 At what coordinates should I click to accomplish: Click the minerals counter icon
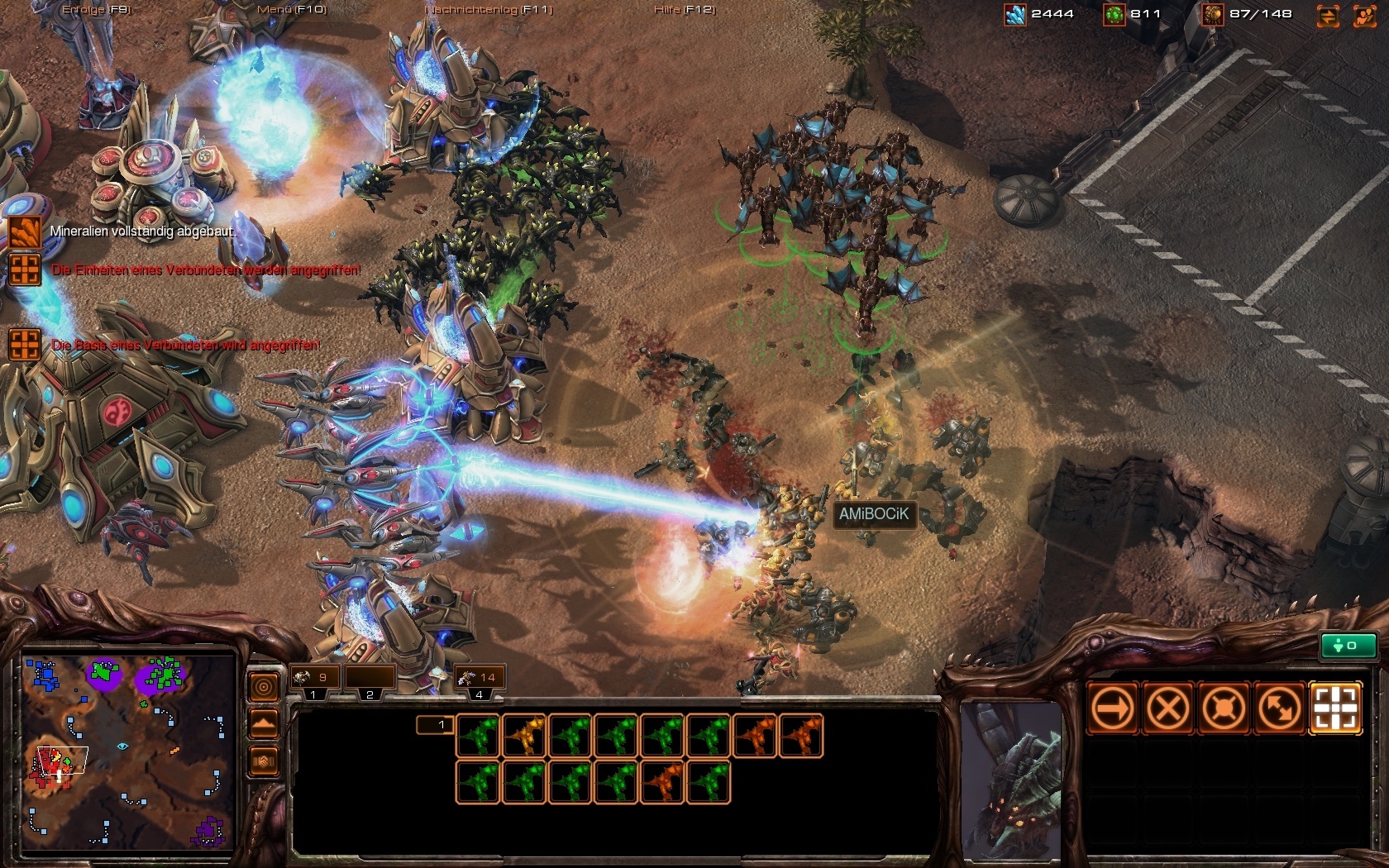point(1015,13)
